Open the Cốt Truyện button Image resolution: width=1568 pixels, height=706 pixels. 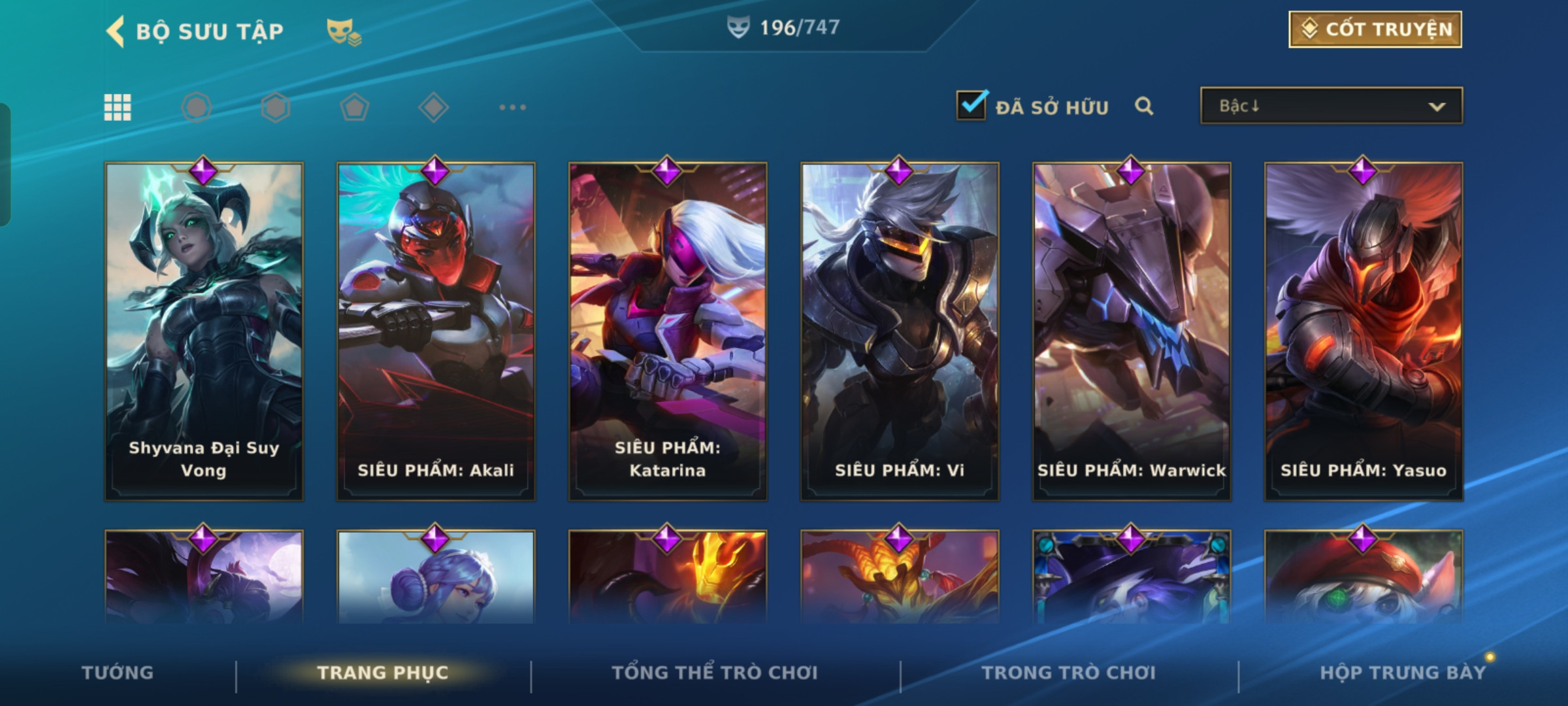click(x=1375, y=29)
